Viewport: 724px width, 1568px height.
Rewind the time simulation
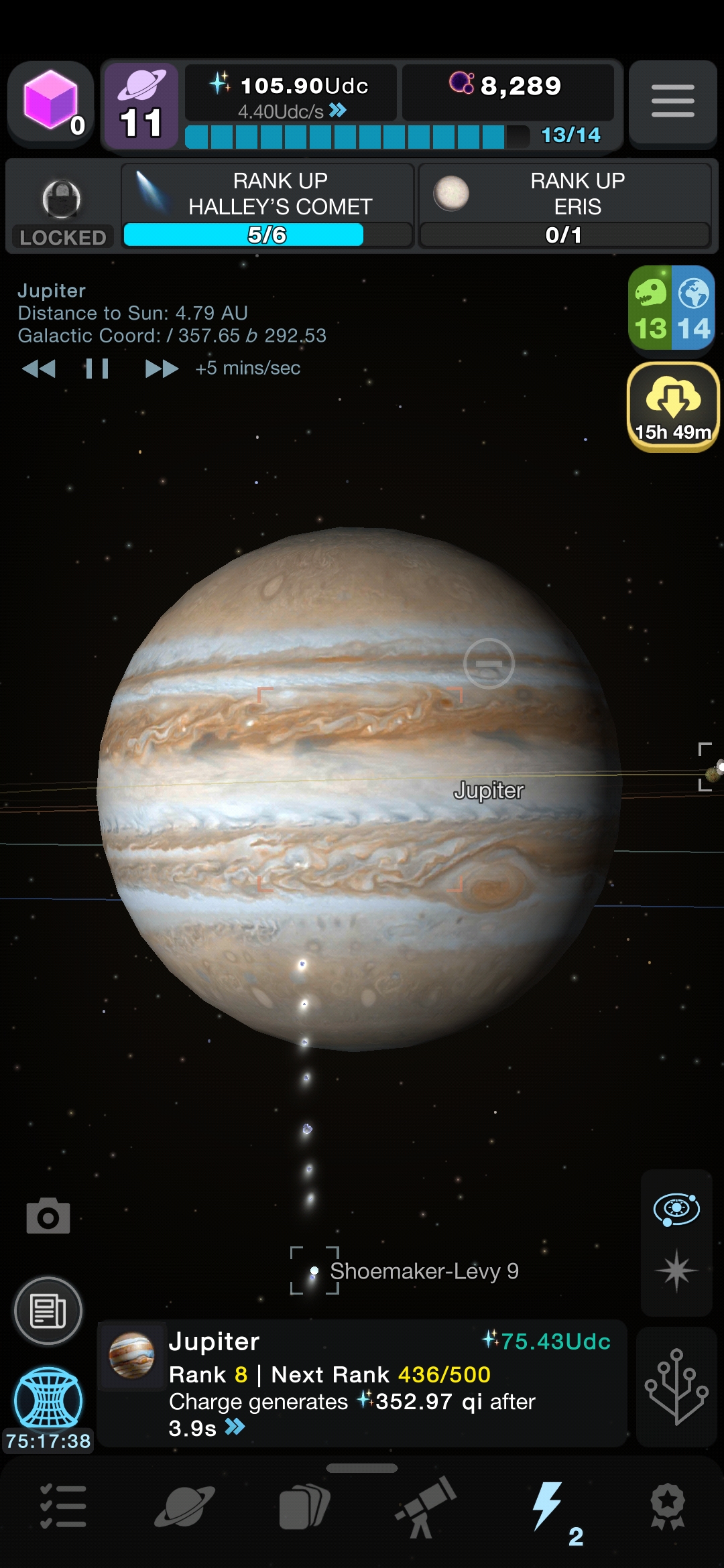(x=39, y=369)
